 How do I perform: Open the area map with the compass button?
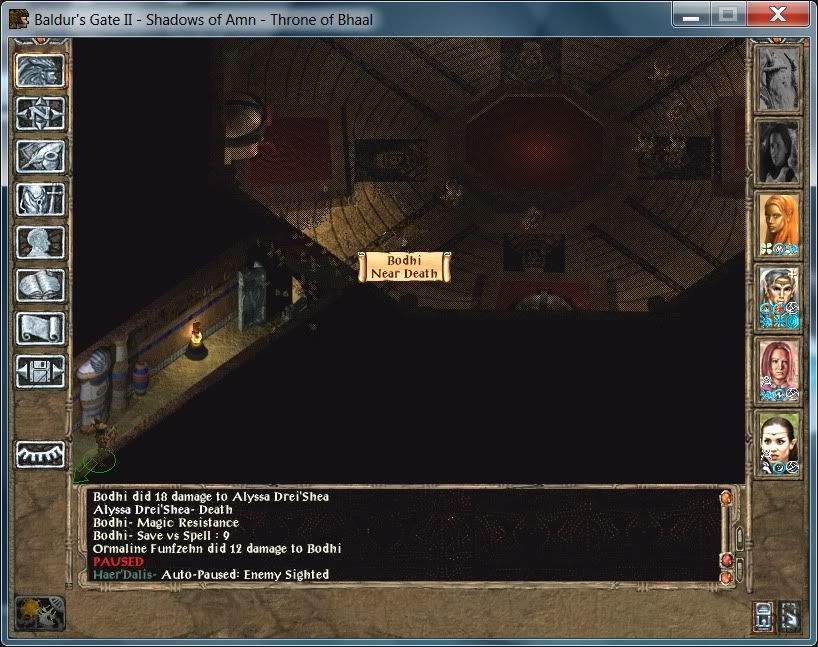point(41,113)
